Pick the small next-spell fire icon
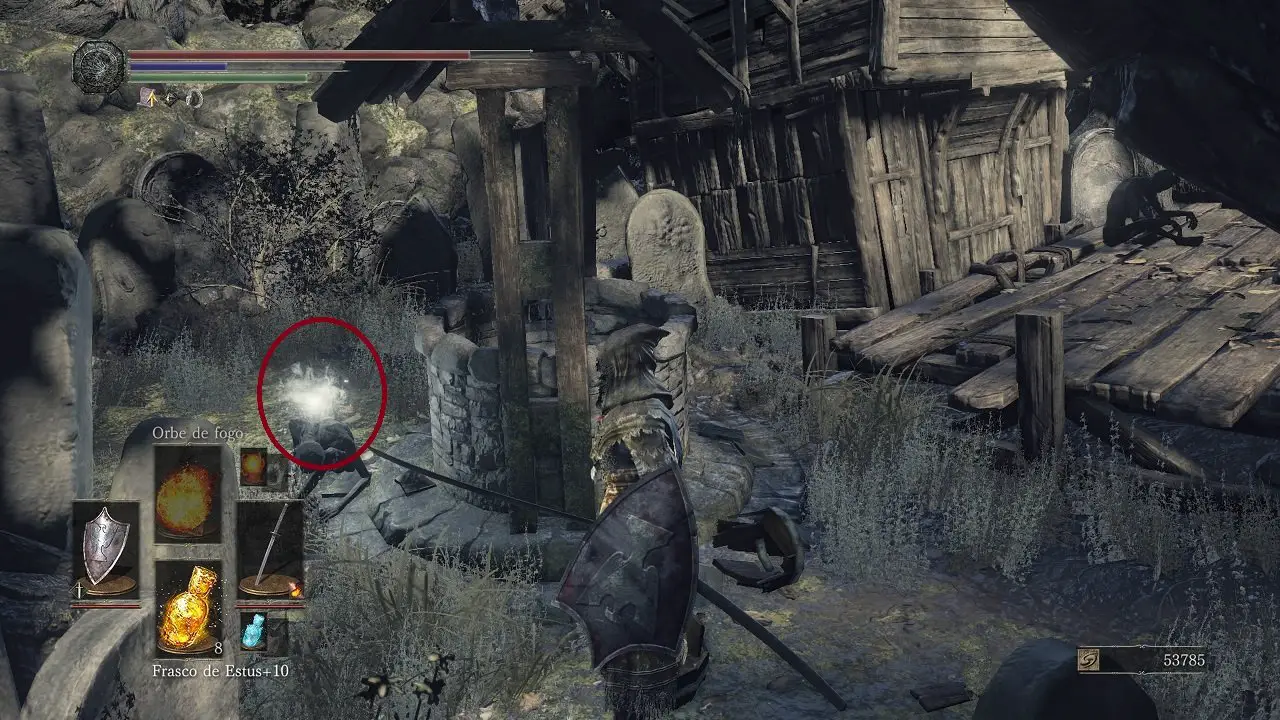The height and width of the screenshot is (720, 1280). pos(253,467)
